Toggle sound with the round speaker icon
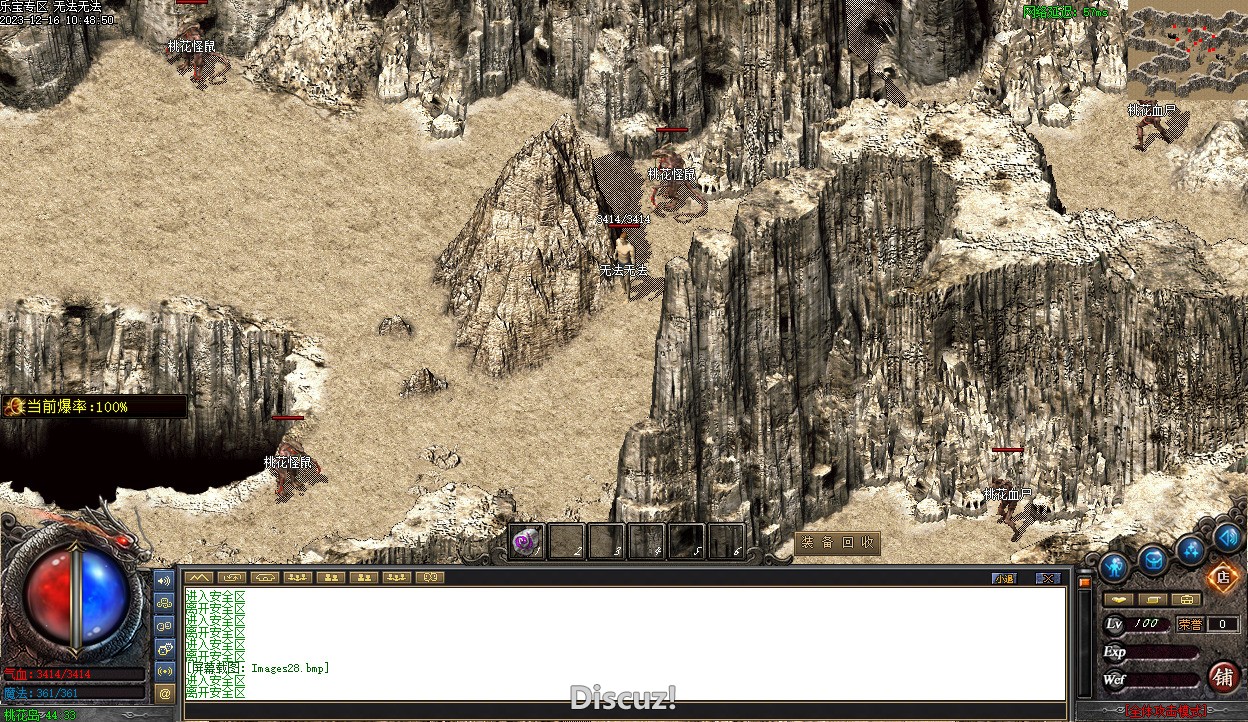The image size is (1248, 722). 1227,537
